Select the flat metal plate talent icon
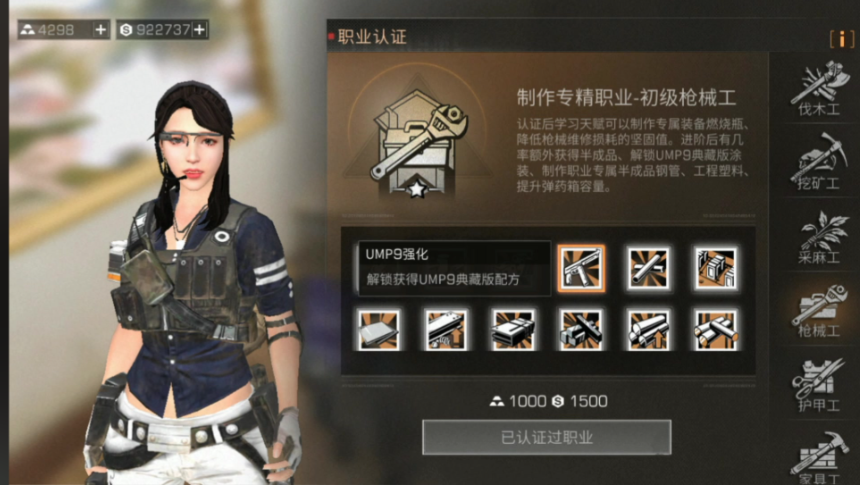 point(379,329)
